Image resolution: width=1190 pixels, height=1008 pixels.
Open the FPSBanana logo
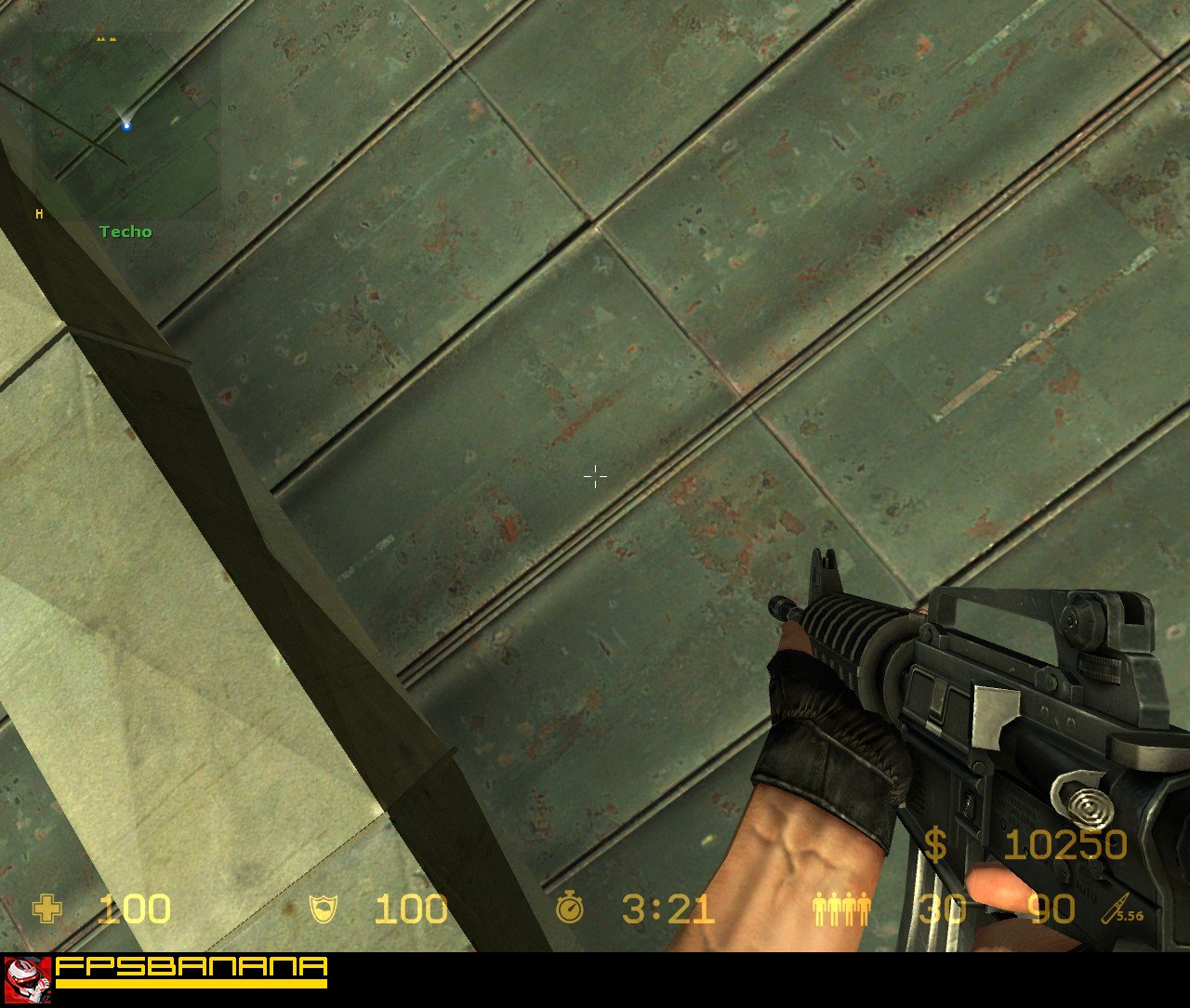167,972
